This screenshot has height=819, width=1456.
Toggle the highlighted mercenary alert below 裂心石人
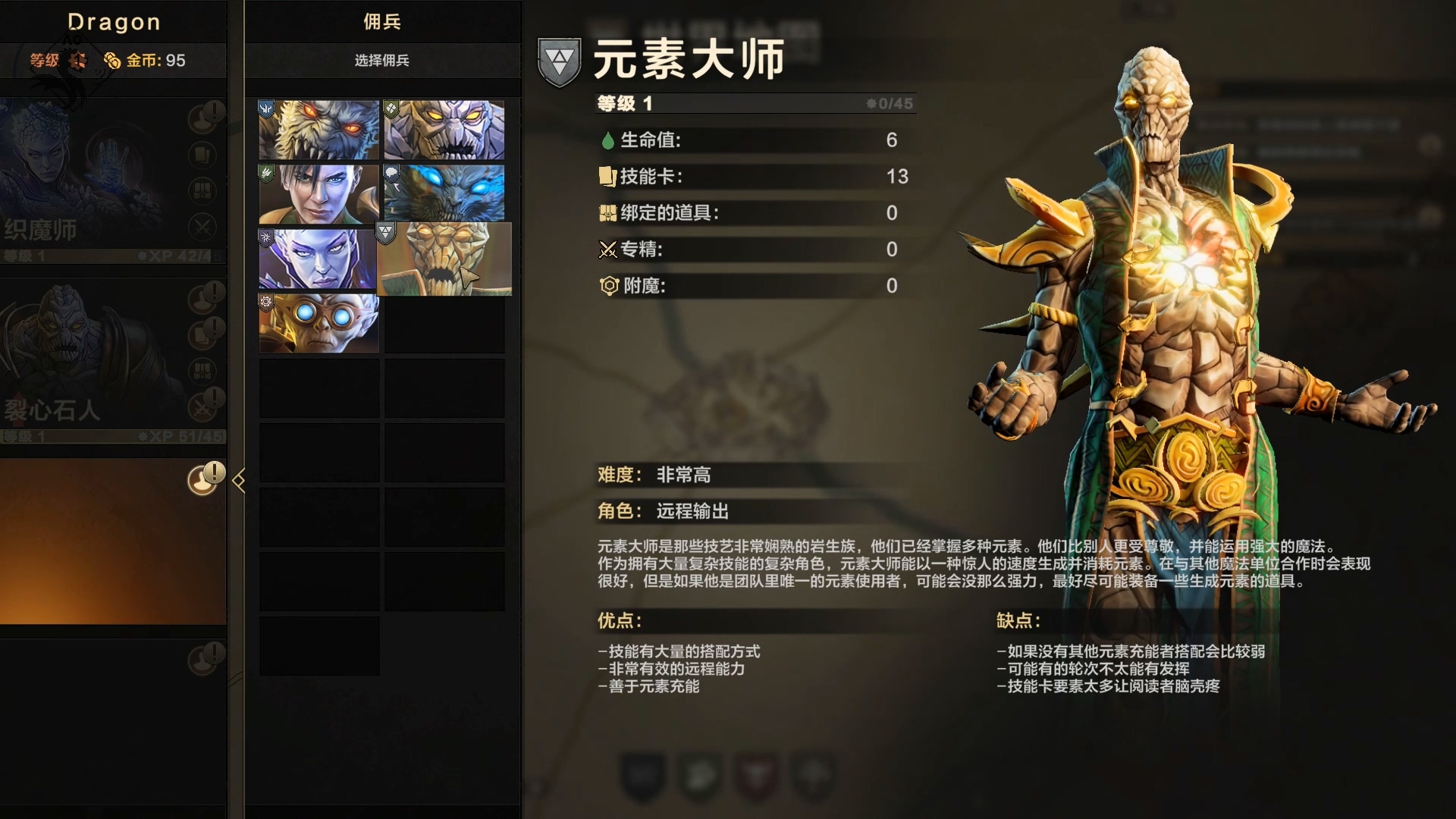[x=202, y=478]
